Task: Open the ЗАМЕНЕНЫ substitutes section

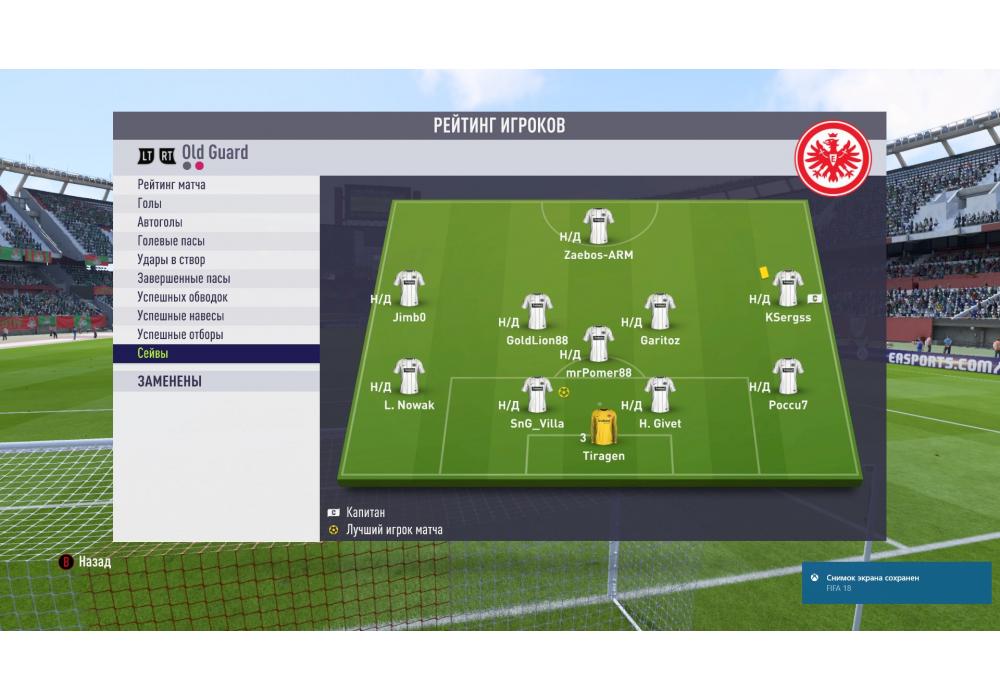Action: [170, 381]
